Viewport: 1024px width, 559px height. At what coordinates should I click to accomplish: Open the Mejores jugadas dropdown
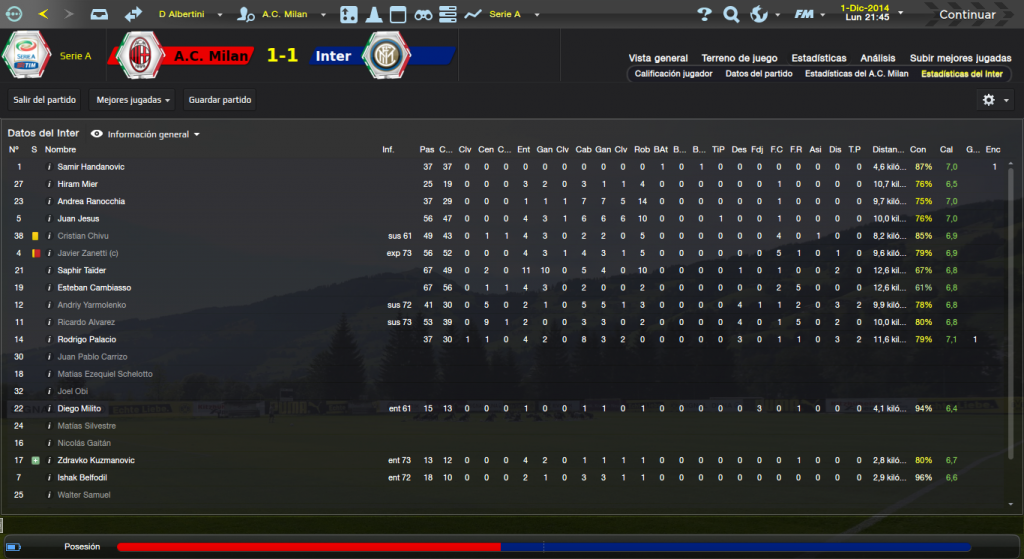click(132, 100)
